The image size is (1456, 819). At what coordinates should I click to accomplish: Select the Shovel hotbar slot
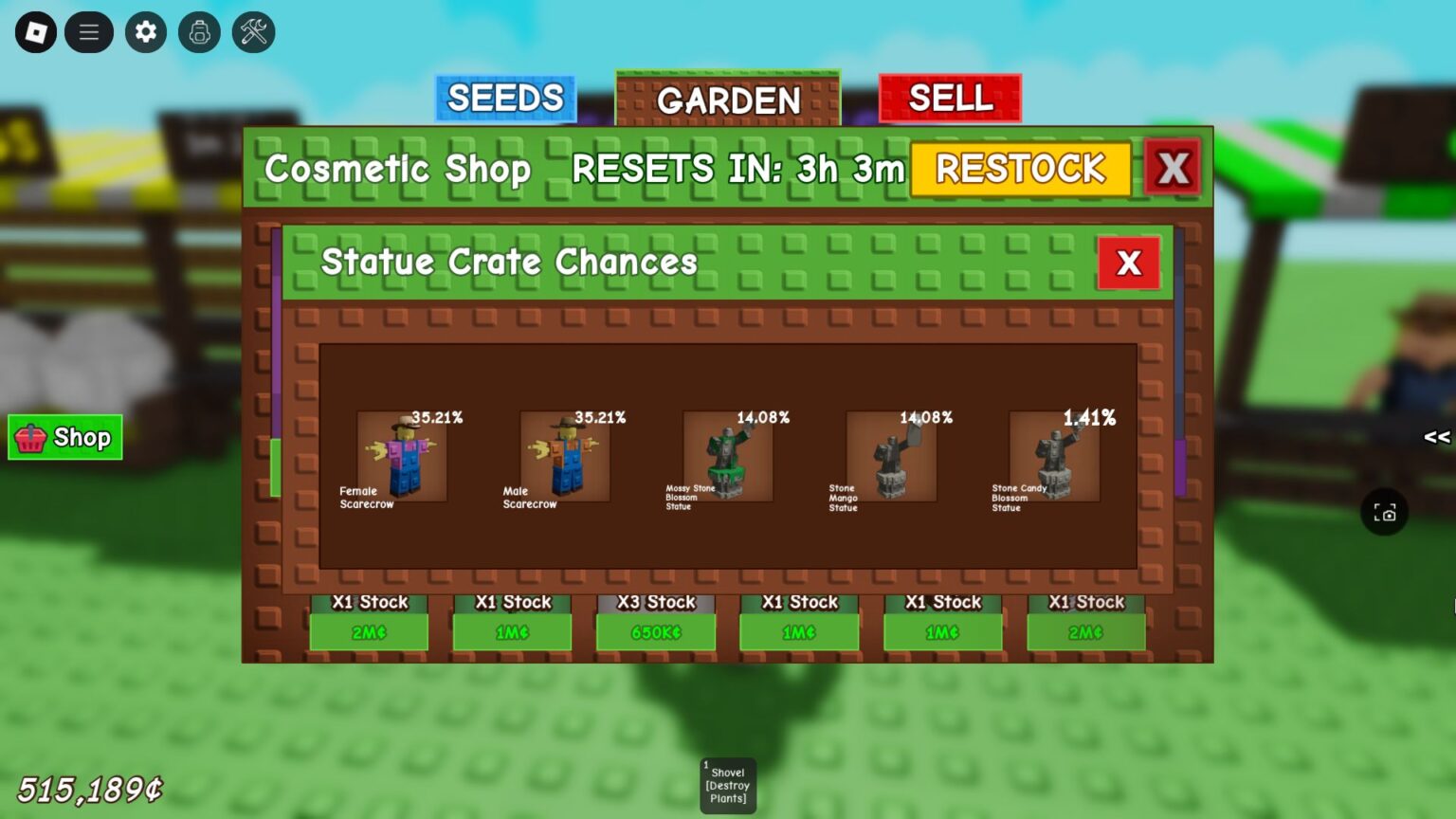tap(727, 785)
